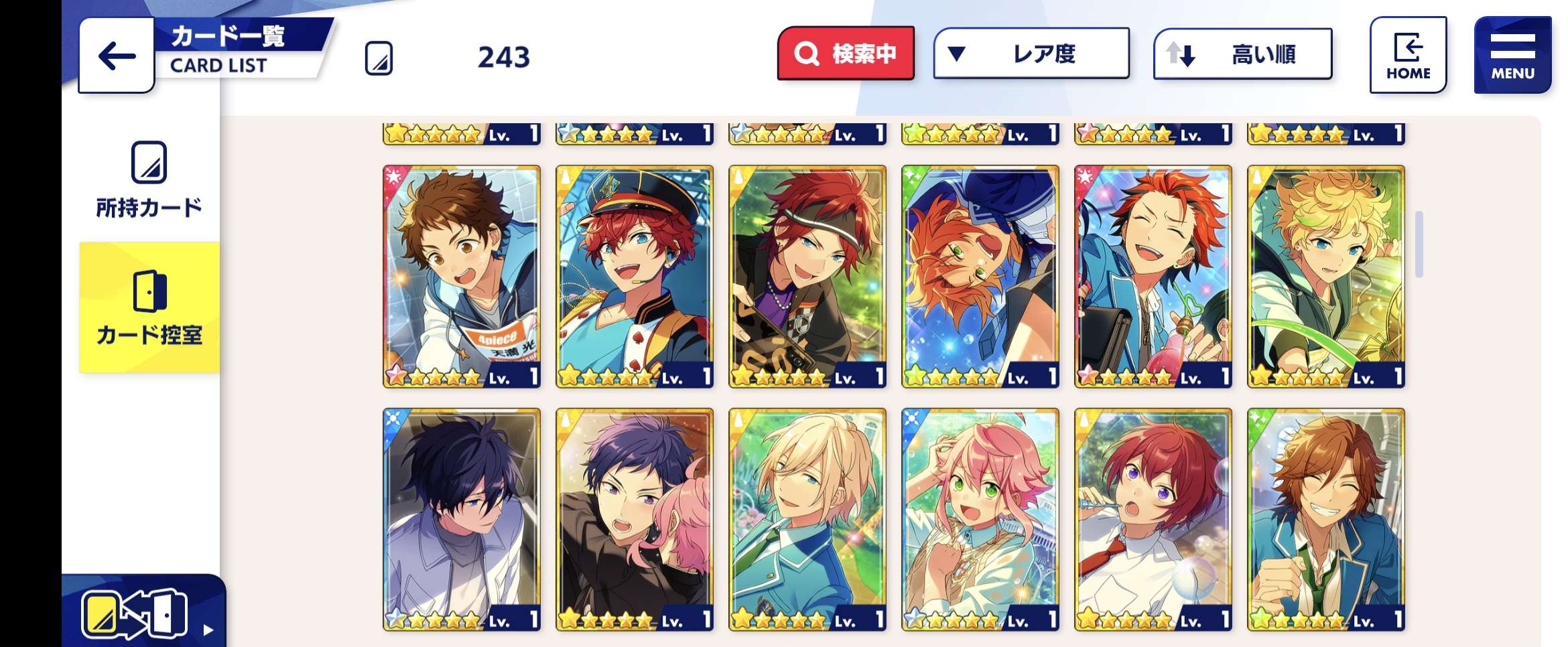
Task: Select the red-haired boy blowing bubbles card
Action: (1153, 520)
